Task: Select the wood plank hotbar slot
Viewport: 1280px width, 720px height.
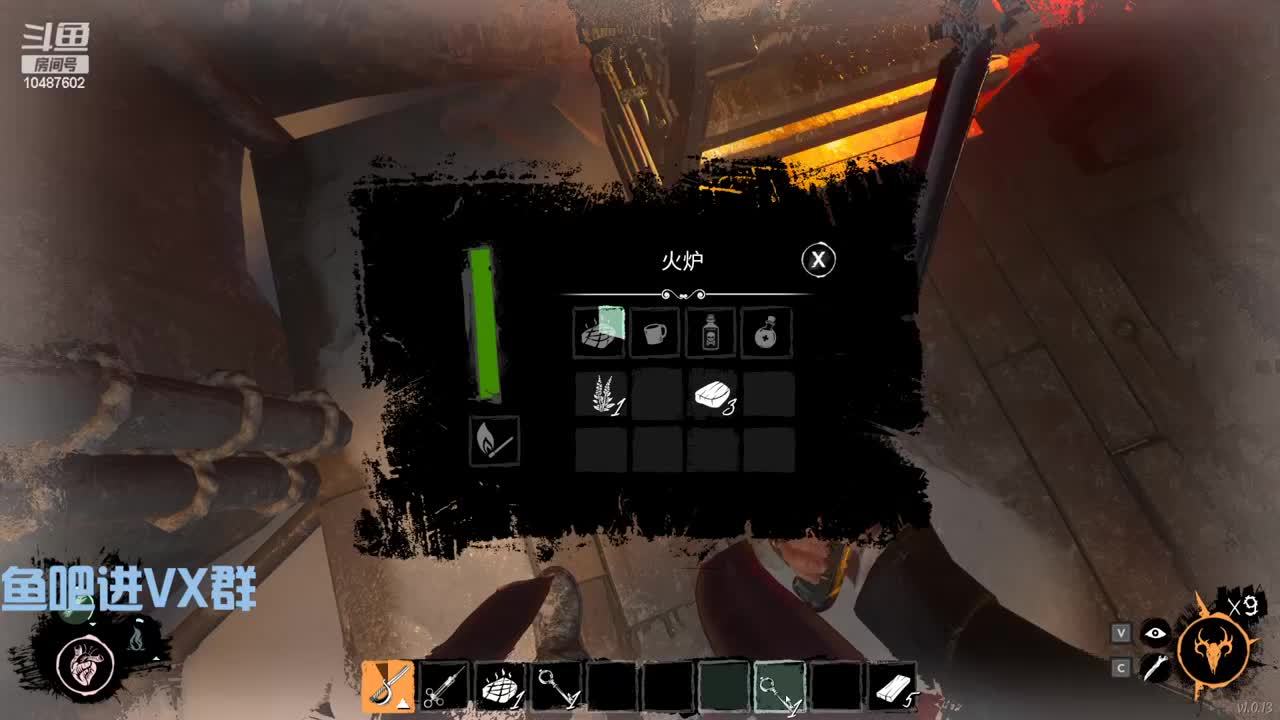Action: 892,686
